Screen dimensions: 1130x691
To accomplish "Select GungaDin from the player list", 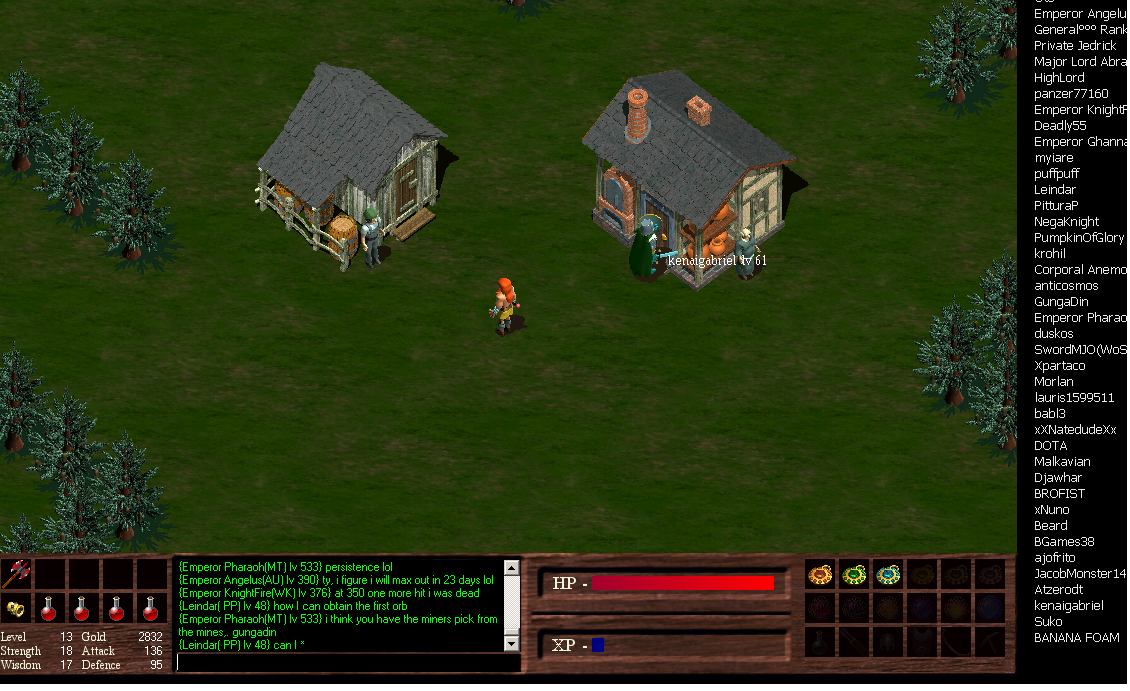I will pyautogui.click(x=1061, y=302).
